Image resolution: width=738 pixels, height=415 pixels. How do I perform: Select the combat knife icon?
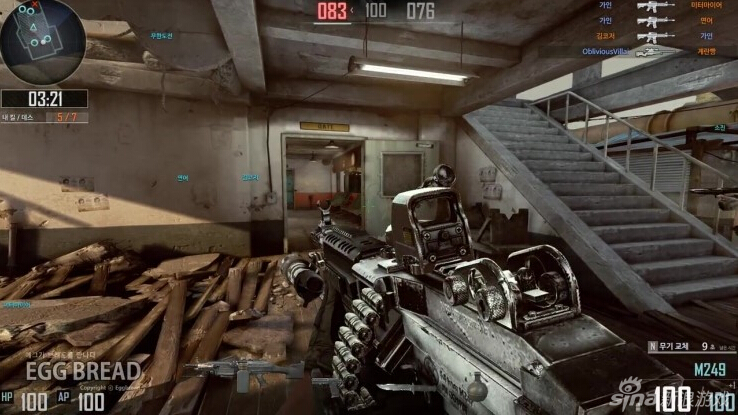click(405, 387)
